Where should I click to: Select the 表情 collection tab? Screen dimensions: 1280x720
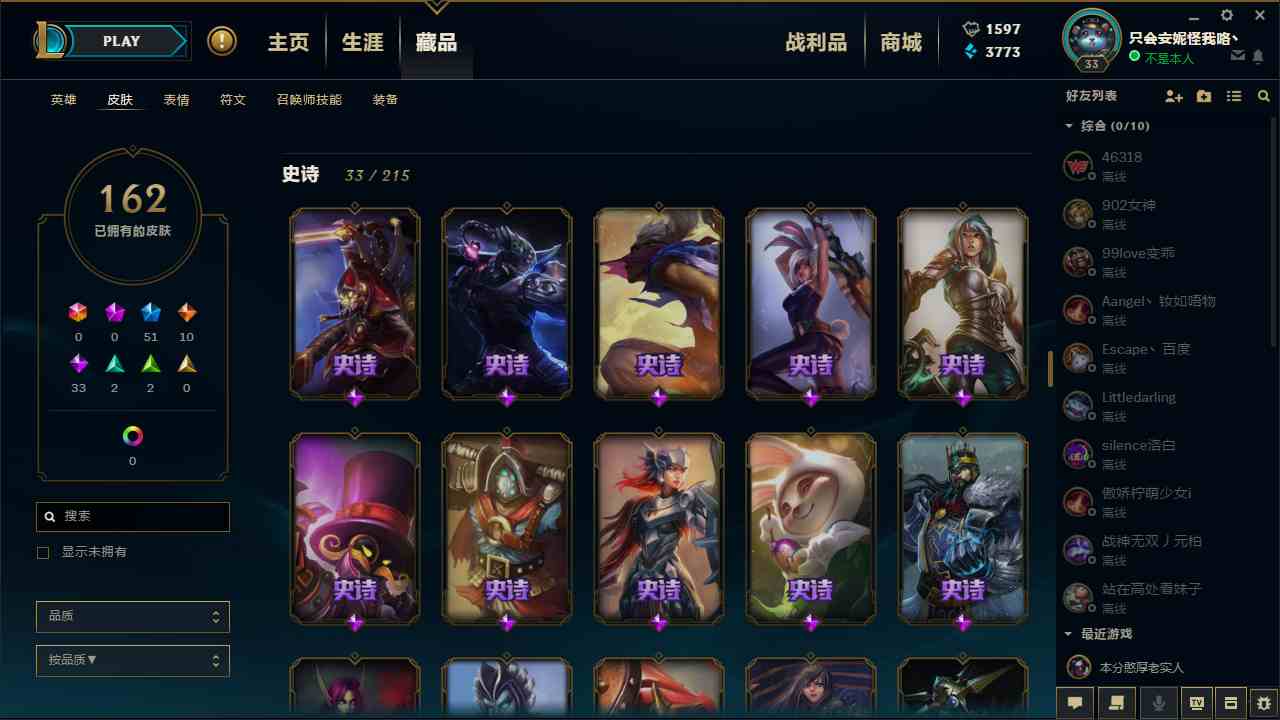click(176, 99)
